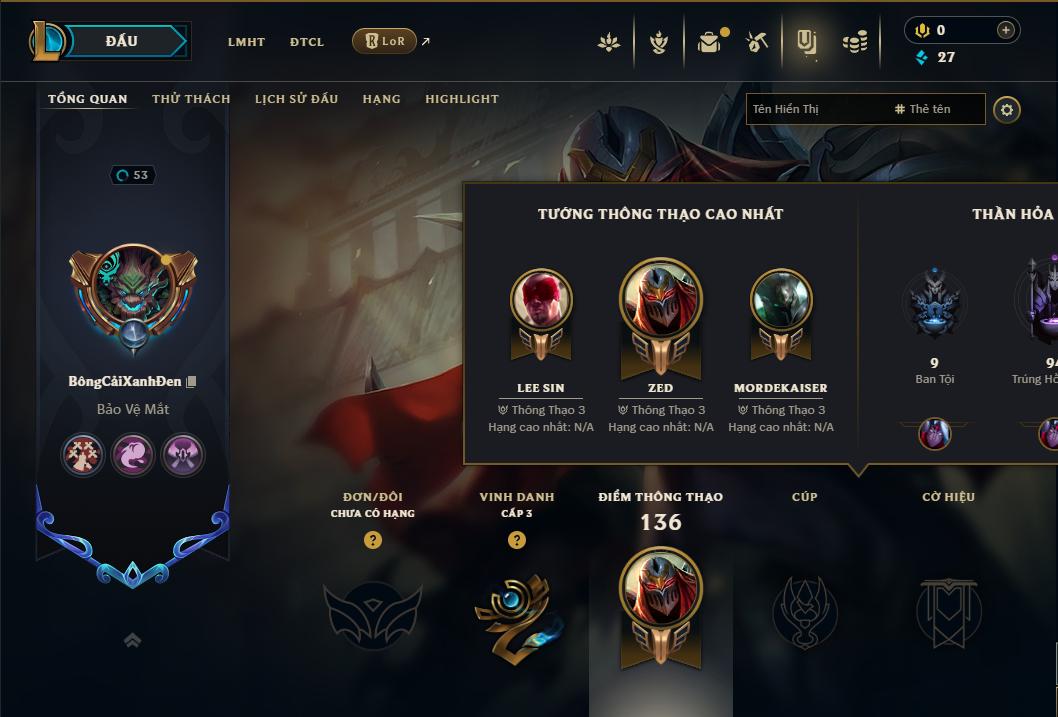The image size is (1058, 717).
Task: Open the ĐTCL menu
Action: 307,42
